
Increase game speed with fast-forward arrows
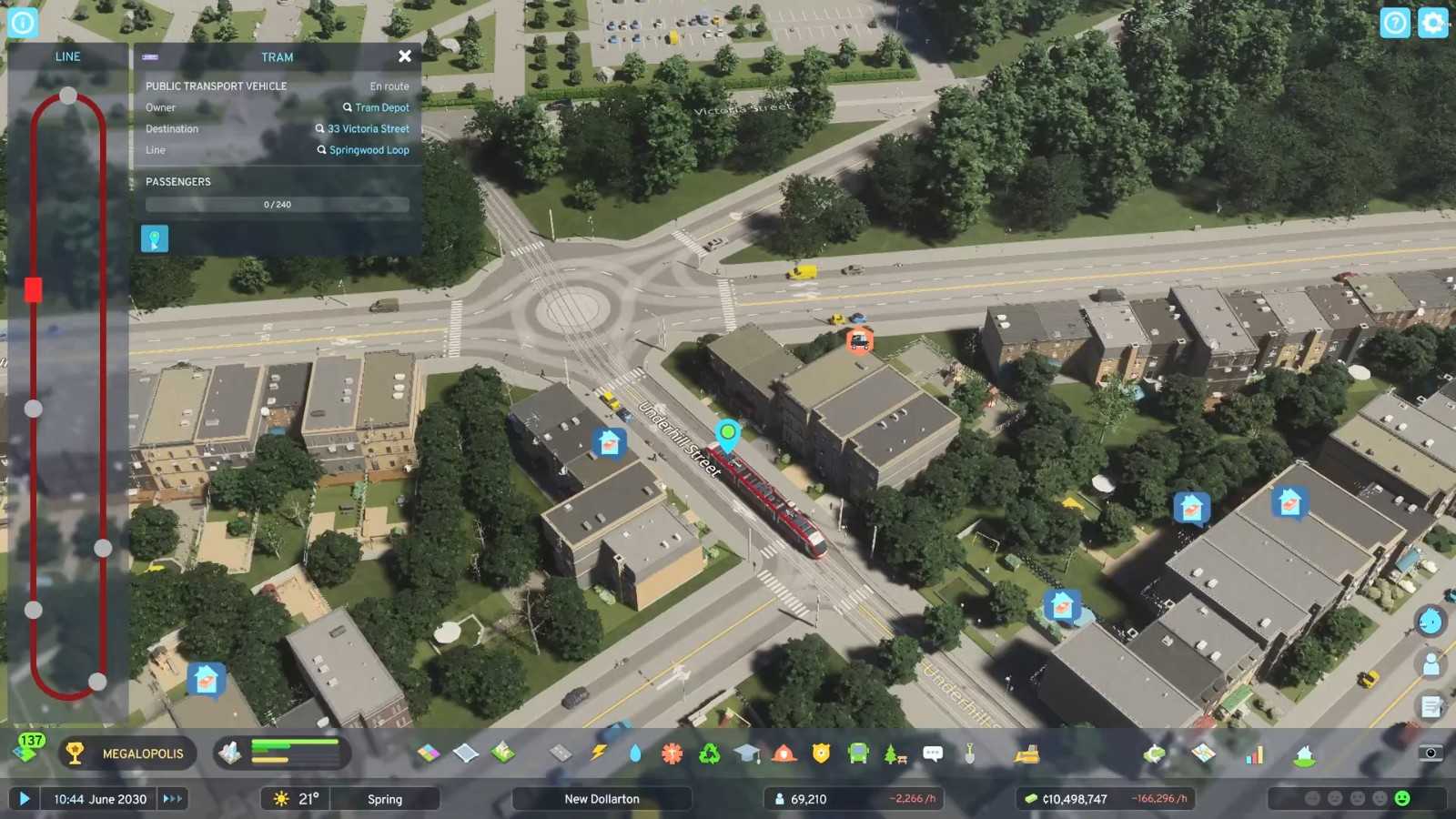coord(172,799)
